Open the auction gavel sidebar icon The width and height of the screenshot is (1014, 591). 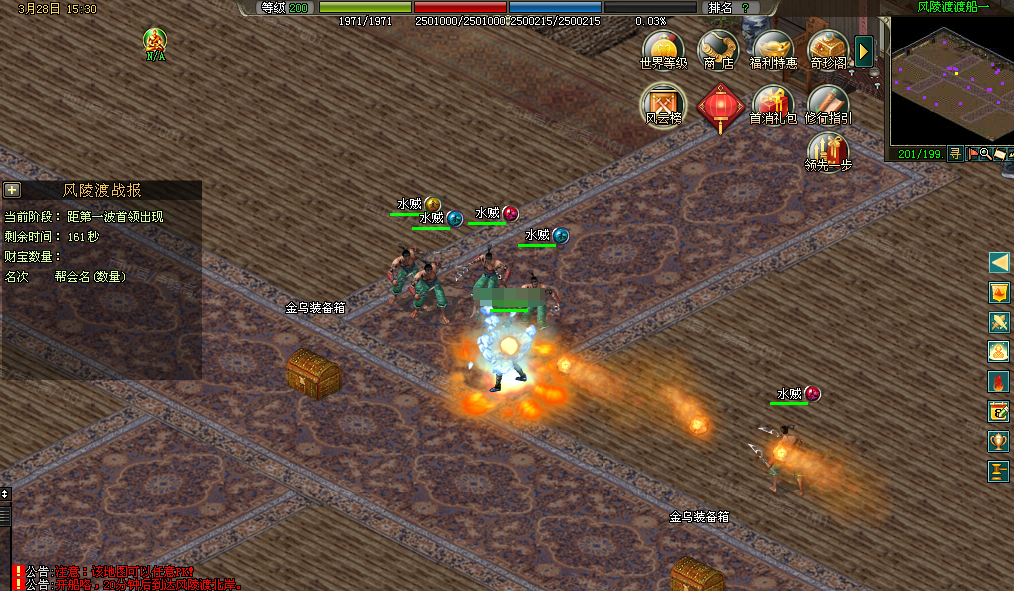pos(998,471)
